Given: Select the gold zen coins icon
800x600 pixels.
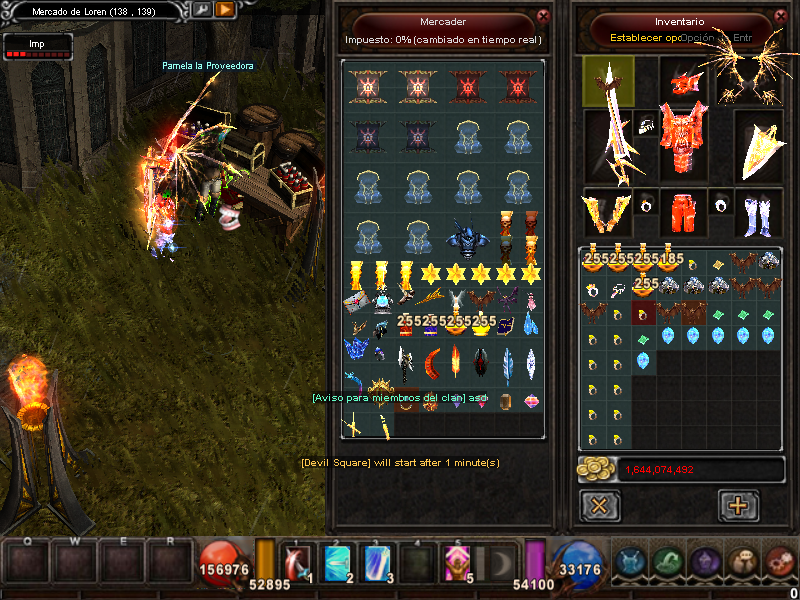Looking at the screenshot, I should (x=596, y=469).
